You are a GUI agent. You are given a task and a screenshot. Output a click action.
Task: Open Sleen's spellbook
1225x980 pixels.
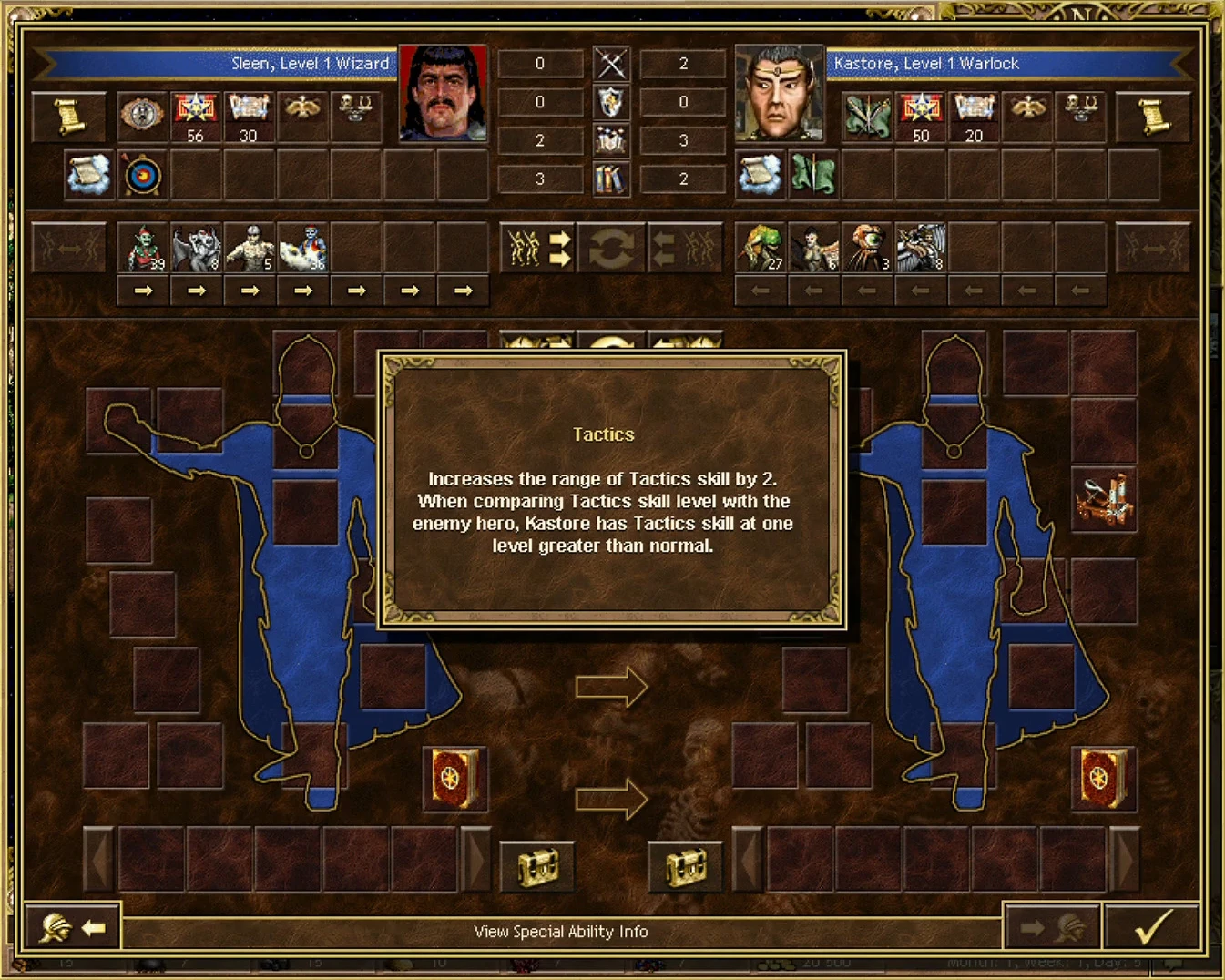click(454, 780)
